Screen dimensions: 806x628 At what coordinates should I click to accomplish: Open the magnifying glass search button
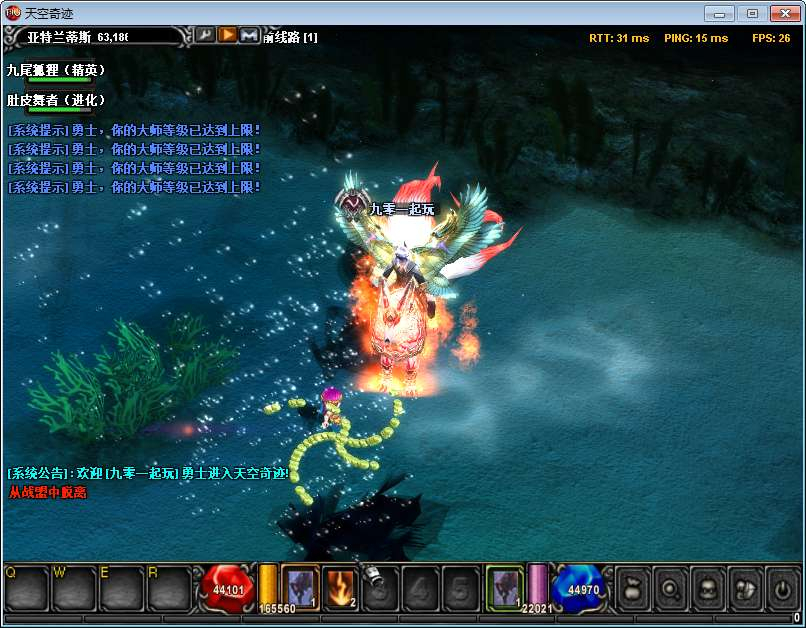670,588
